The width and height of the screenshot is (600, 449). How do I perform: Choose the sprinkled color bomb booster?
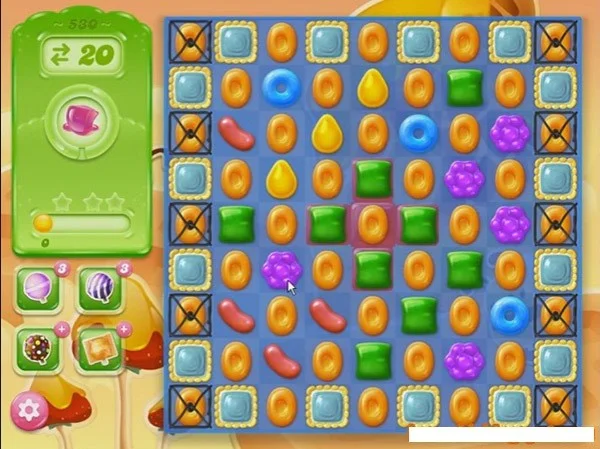pyautogui.click(x=39, y=347)
